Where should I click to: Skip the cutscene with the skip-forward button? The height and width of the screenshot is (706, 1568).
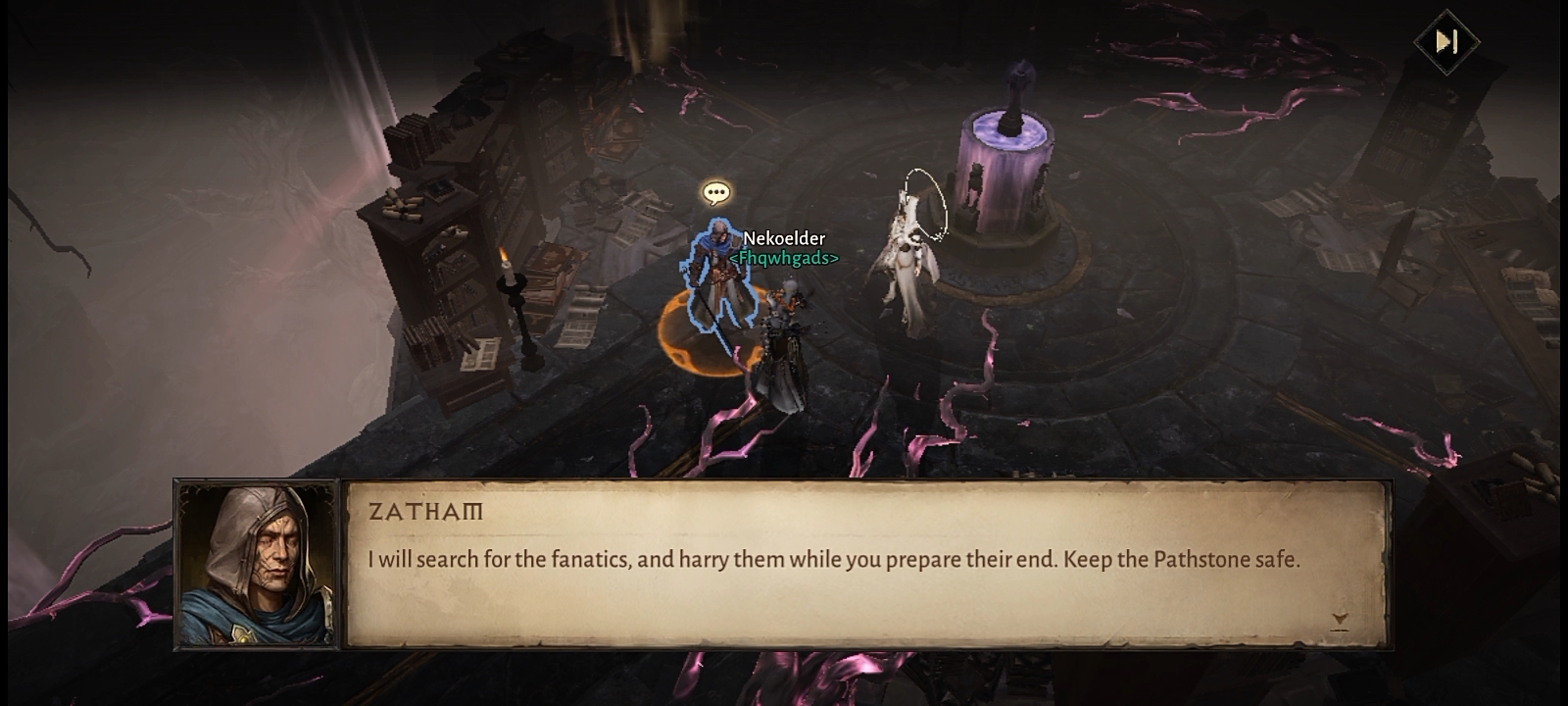tap(1446, 41)
